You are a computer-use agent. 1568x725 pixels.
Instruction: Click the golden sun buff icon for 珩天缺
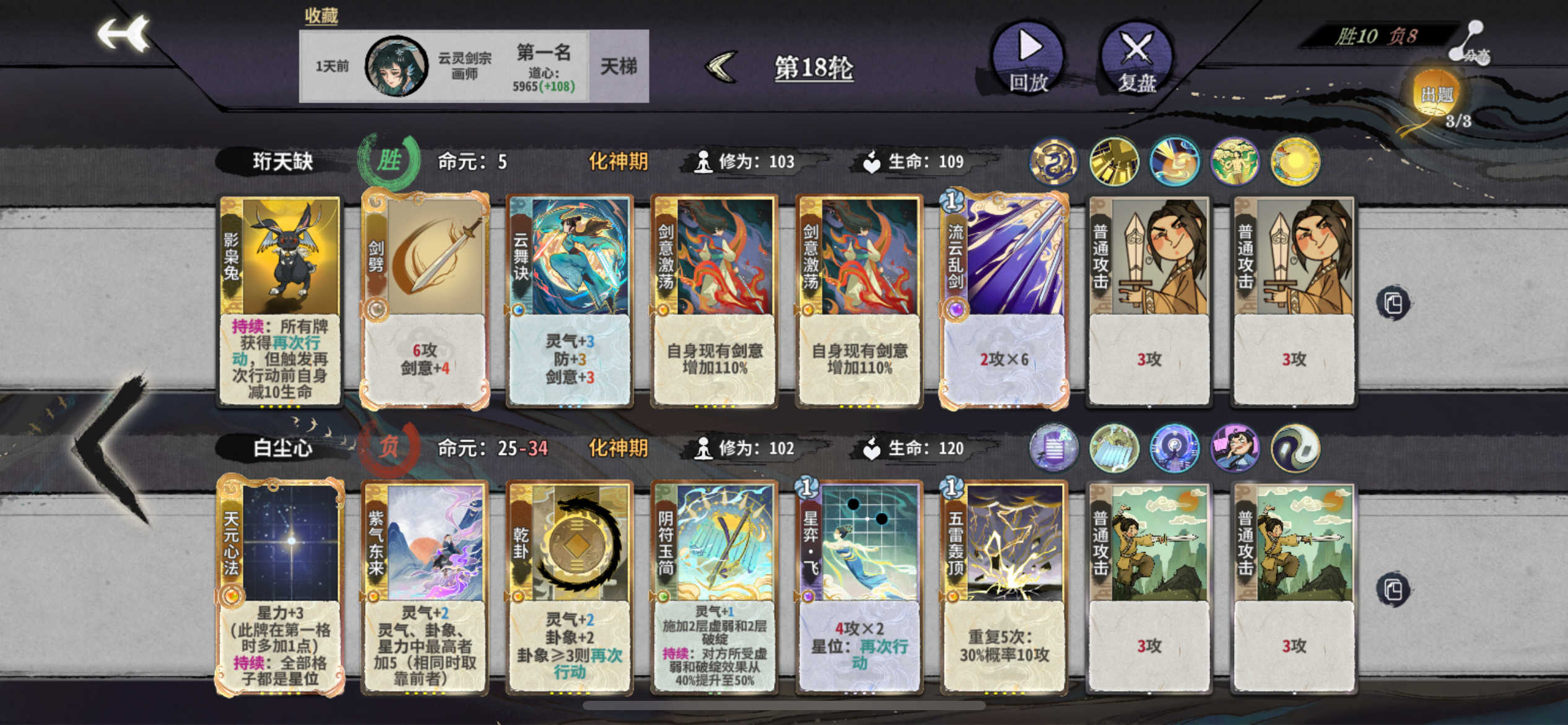click(x=1294, y=161)
